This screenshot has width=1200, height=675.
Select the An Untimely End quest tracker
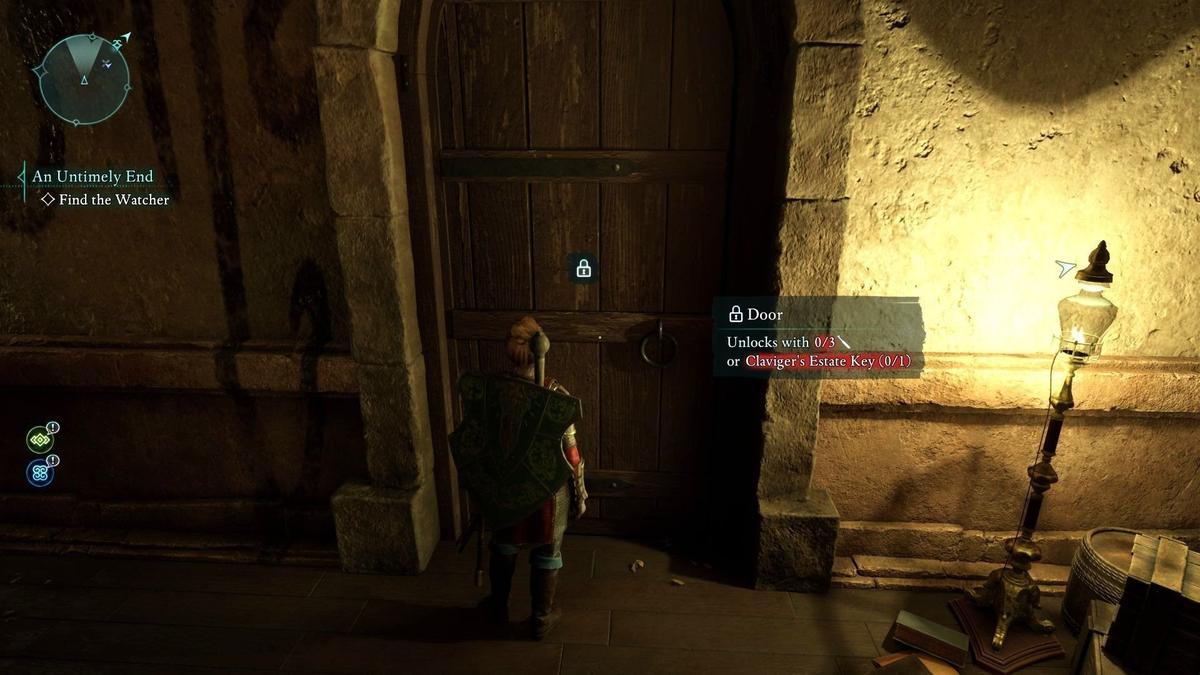tap(92, 177)
